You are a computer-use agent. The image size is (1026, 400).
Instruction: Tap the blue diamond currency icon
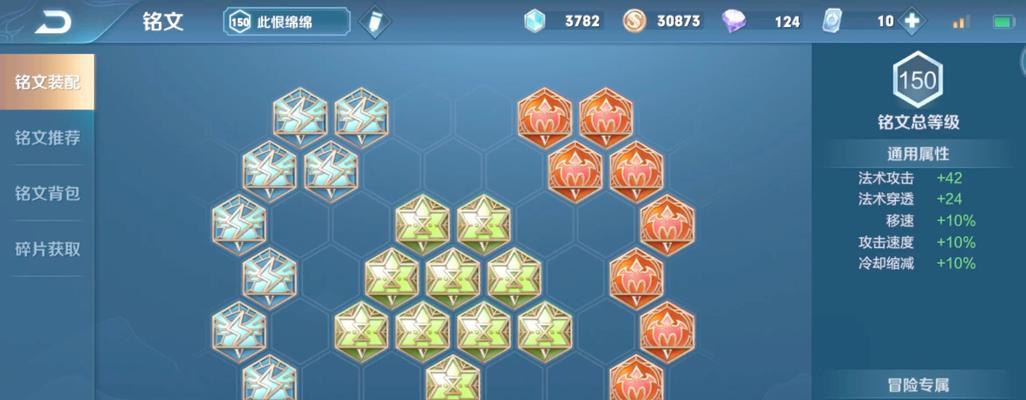coord(536,21)
